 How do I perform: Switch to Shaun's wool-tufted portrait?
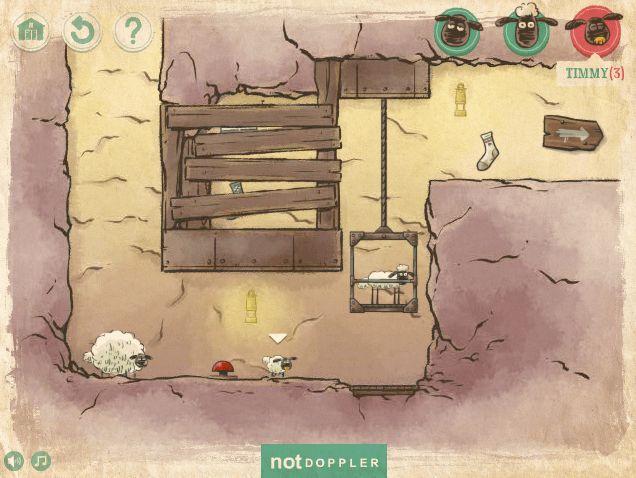526,32
